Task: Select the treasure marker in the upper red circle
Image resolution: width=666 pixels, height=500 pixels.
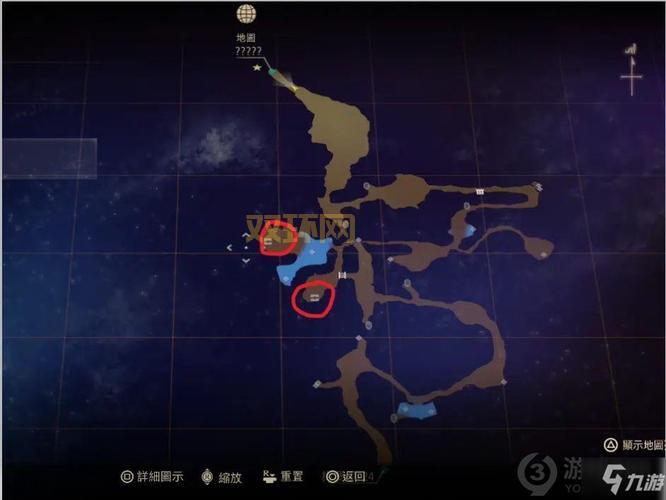Action: click(268, 241)
